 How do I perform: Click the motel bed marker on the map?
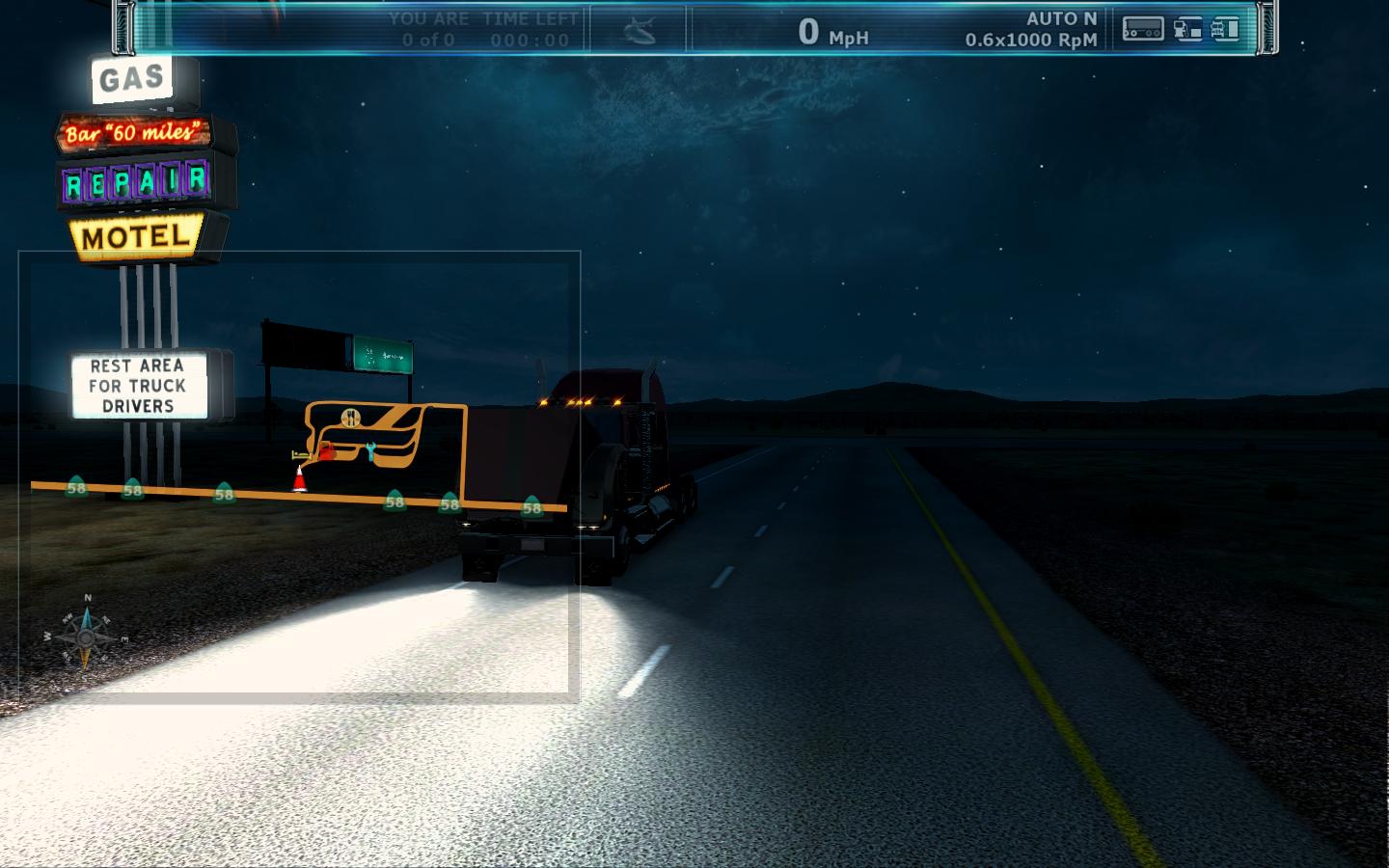300,453
